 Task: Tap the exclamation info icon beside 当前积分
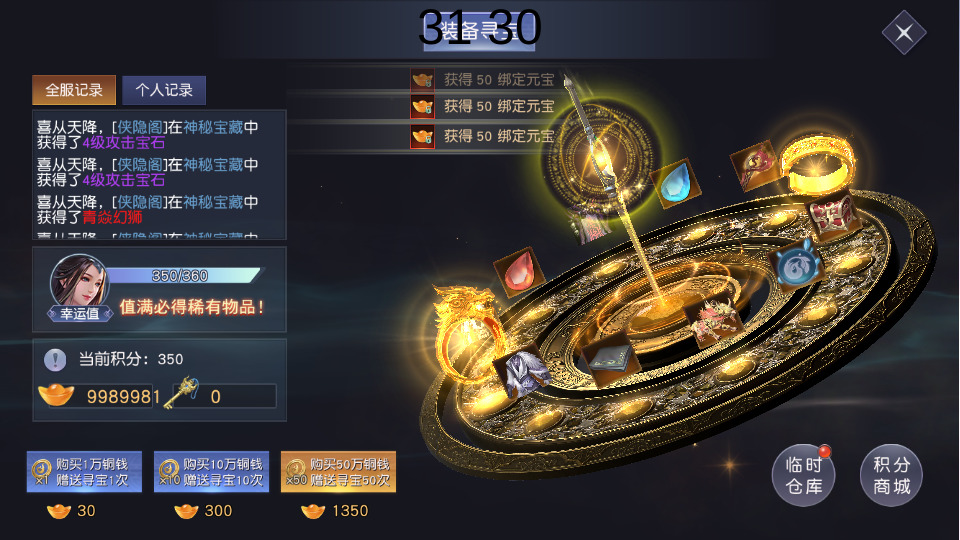click(56, 359)
